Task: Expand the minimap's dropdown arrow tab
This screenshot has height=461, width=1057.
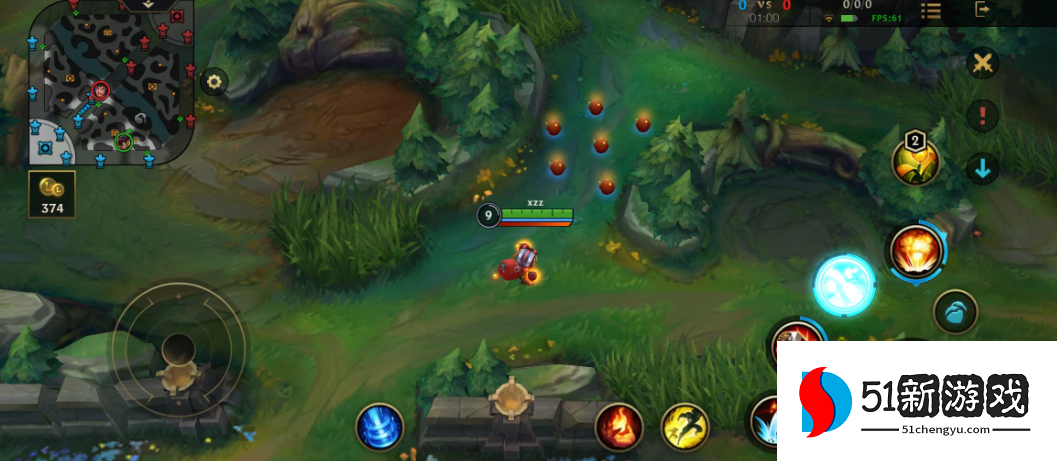Action: [x=147, y=5]
